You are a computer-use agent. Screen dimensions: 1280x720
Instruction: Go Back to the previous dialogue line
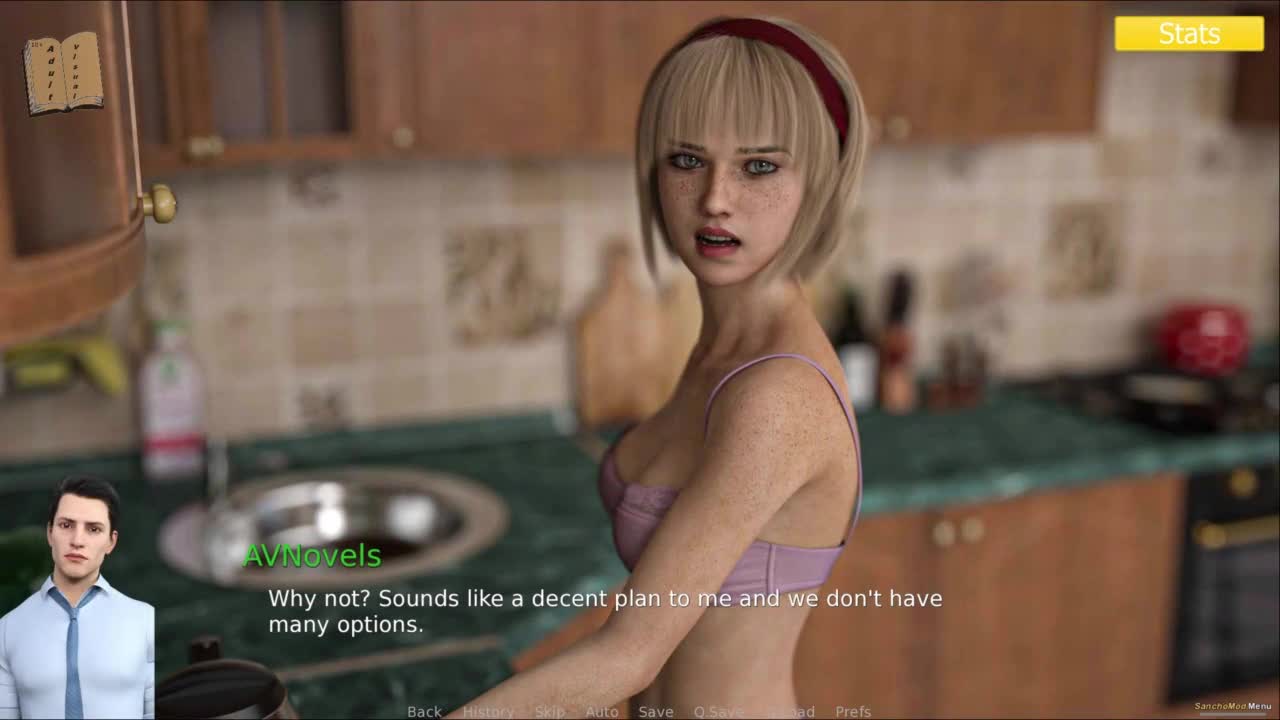click(x=424, y=712)
